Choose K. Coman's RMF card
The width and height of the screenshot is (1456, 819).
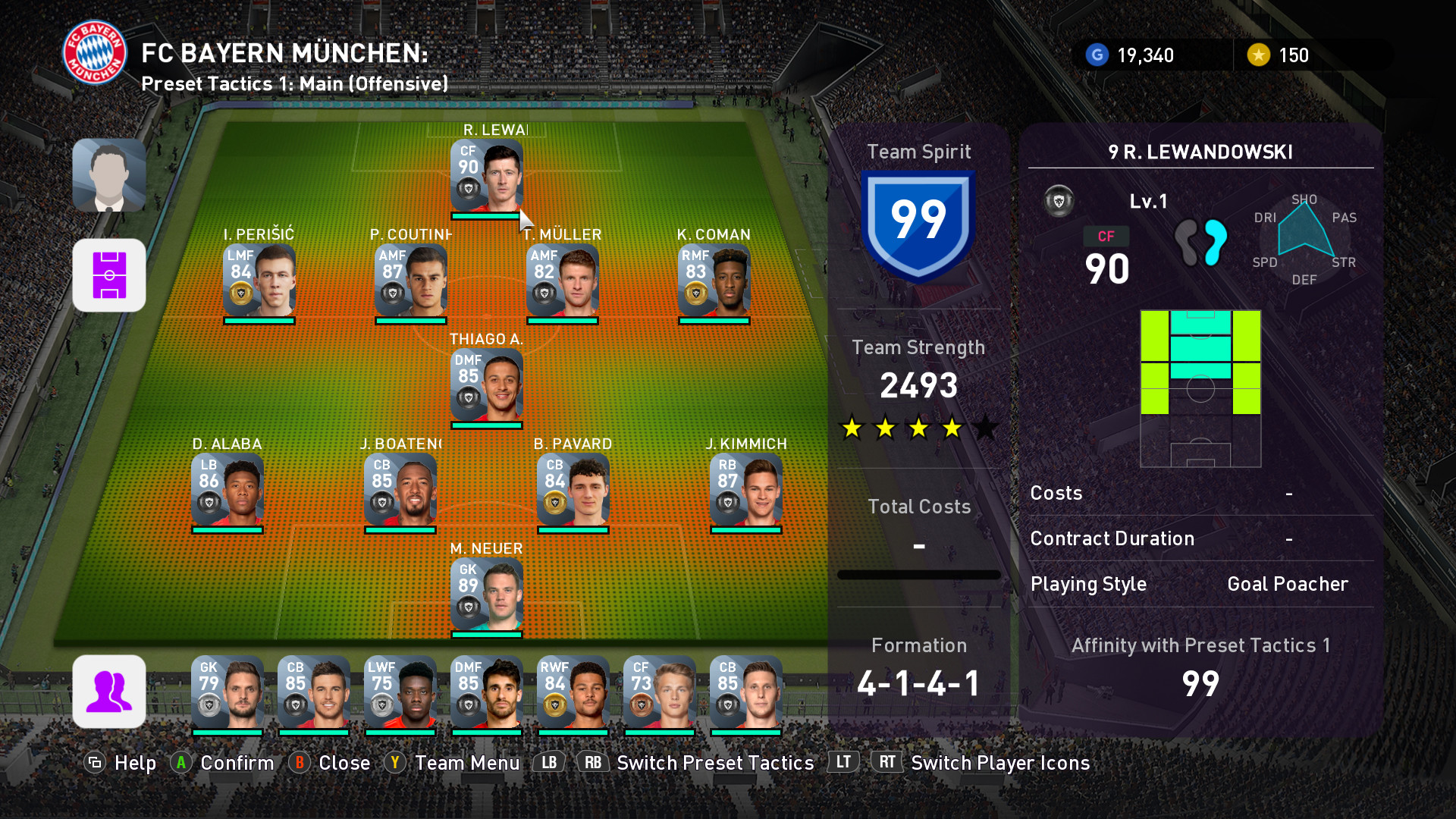714,281
